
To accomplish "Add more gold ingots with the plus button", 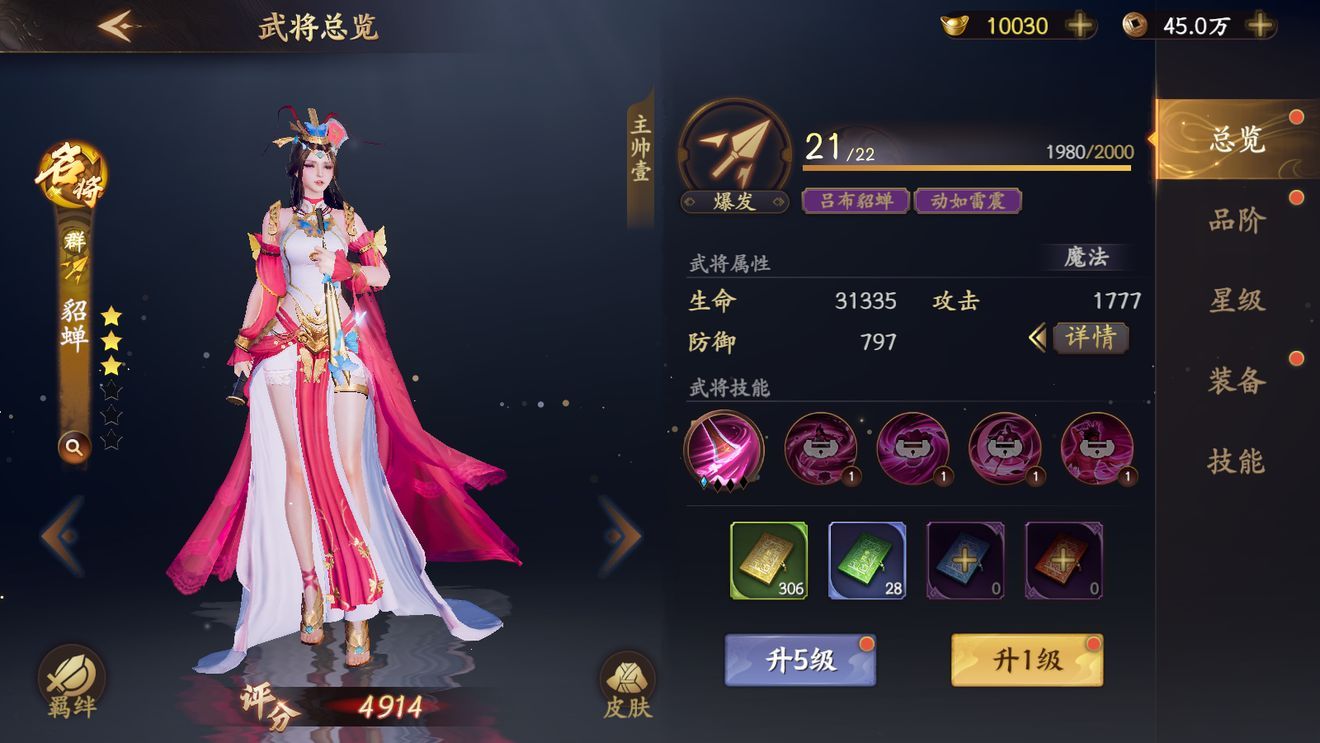I will tap(1080, 26).
